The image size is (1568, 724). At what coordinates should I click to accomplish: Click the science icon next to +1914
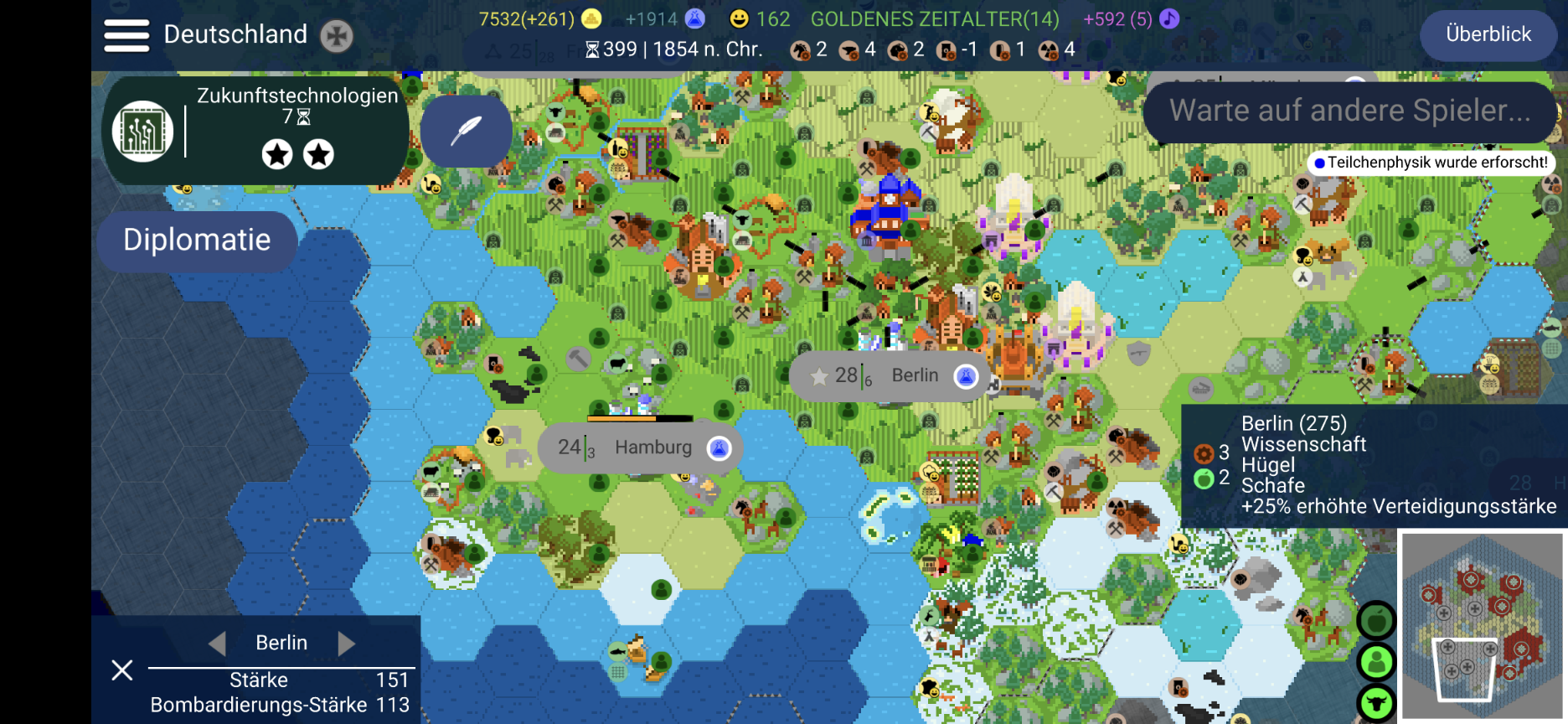pos(696,17)
